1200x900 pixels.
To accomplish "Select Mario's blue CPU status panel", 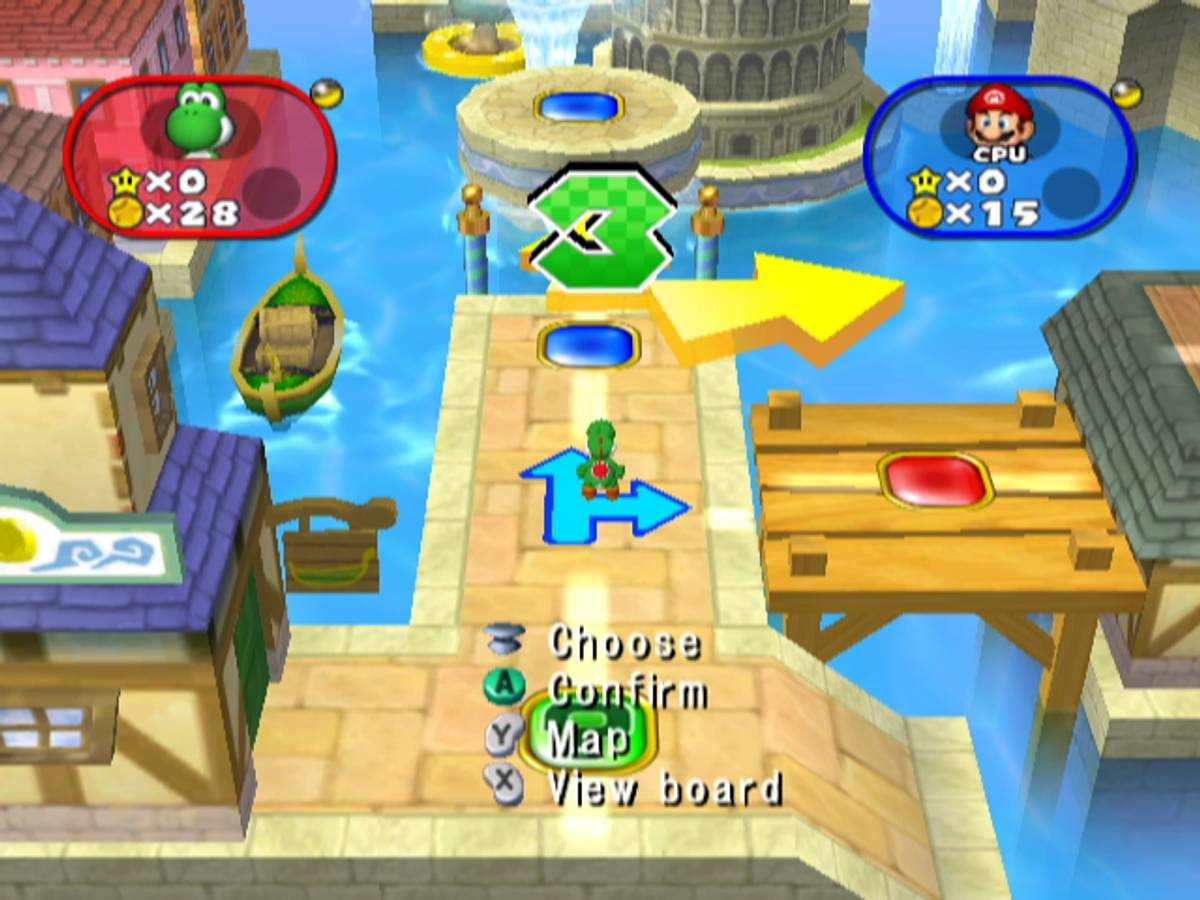I will tap(998, 157).
